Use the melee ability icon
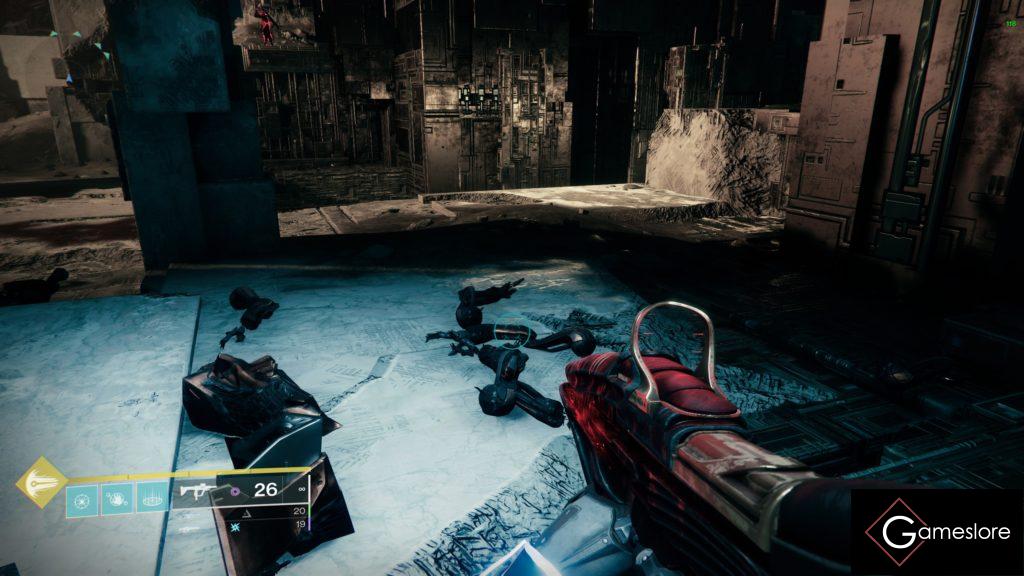Image resolution: width=1024 pixels, height=576 pixels. [117, 498]
